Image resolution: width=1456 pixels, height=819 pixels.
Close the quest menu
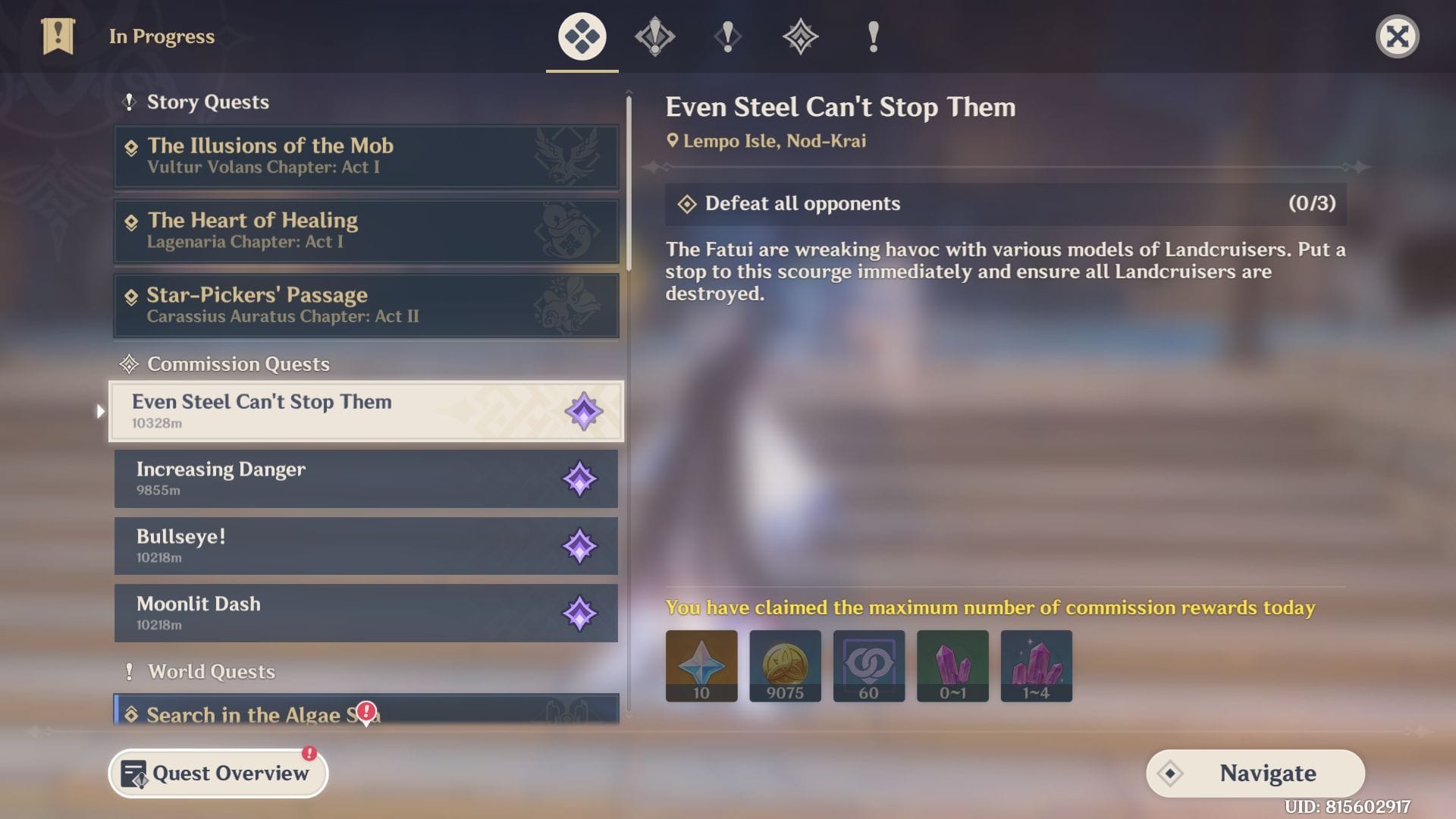click(x=1397, y=36)
